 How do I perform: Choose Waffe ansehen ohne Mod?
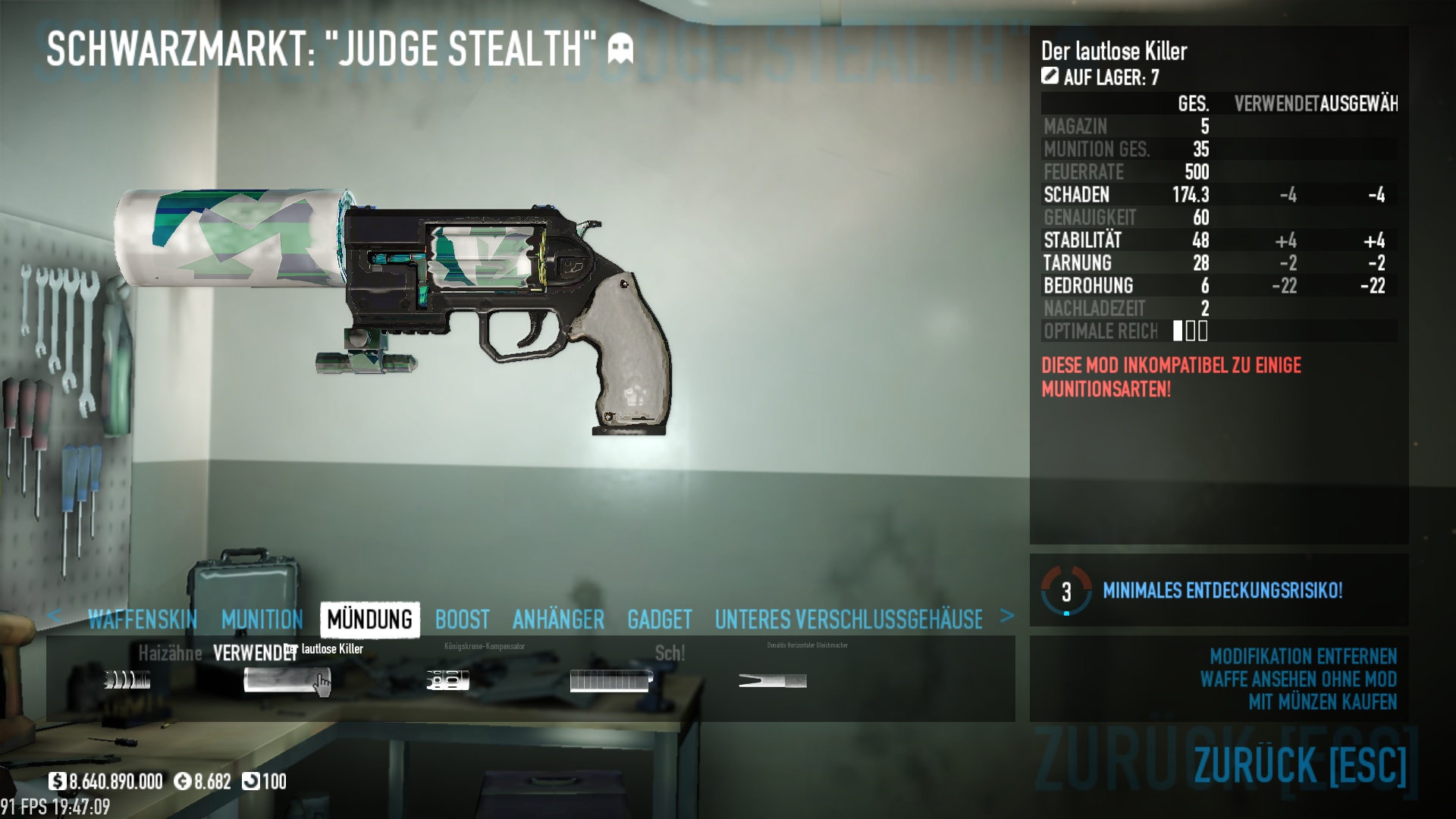click(x=1298, y=679)
